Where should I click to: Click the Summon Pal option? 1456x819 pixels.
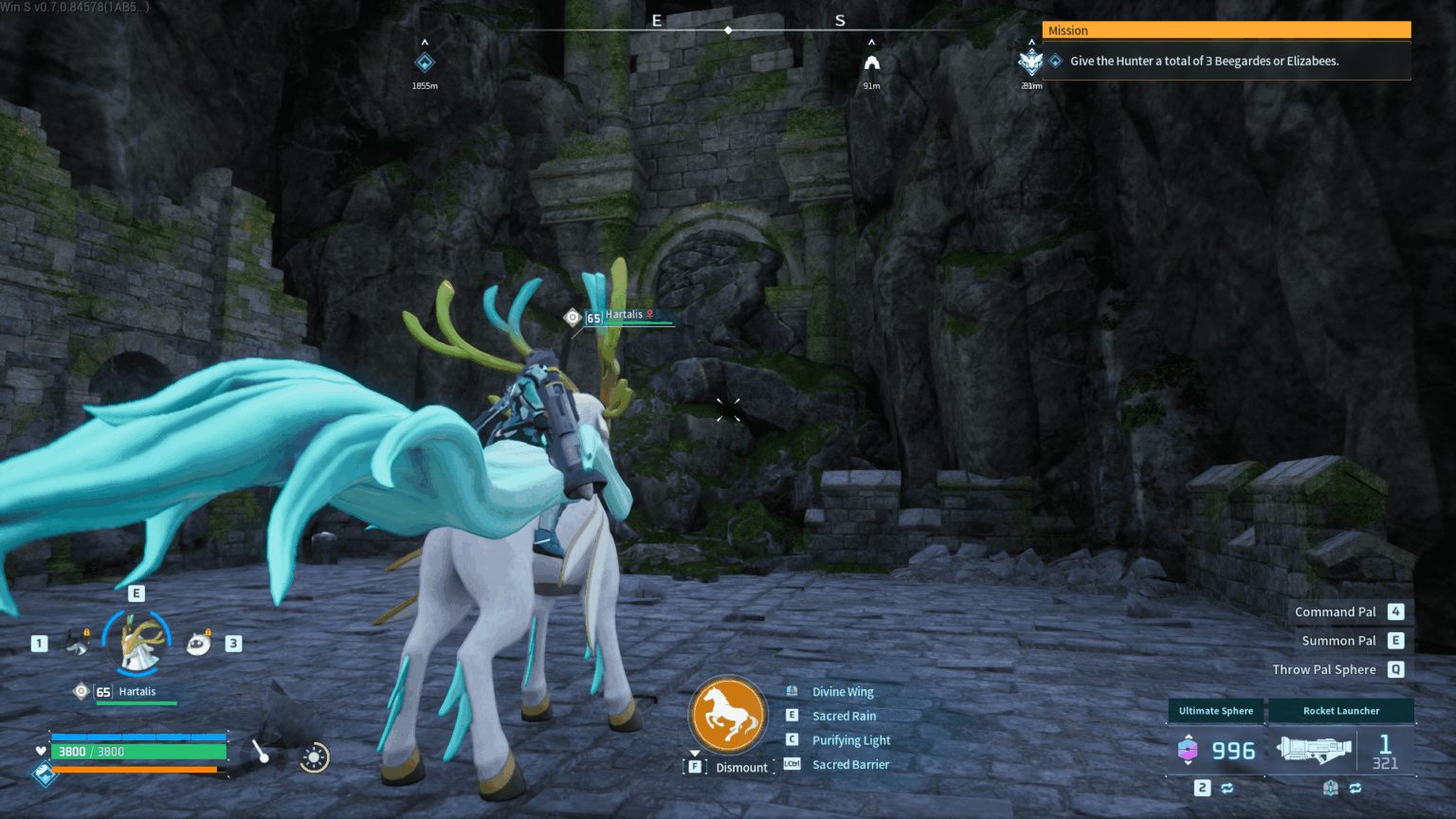1338,641
